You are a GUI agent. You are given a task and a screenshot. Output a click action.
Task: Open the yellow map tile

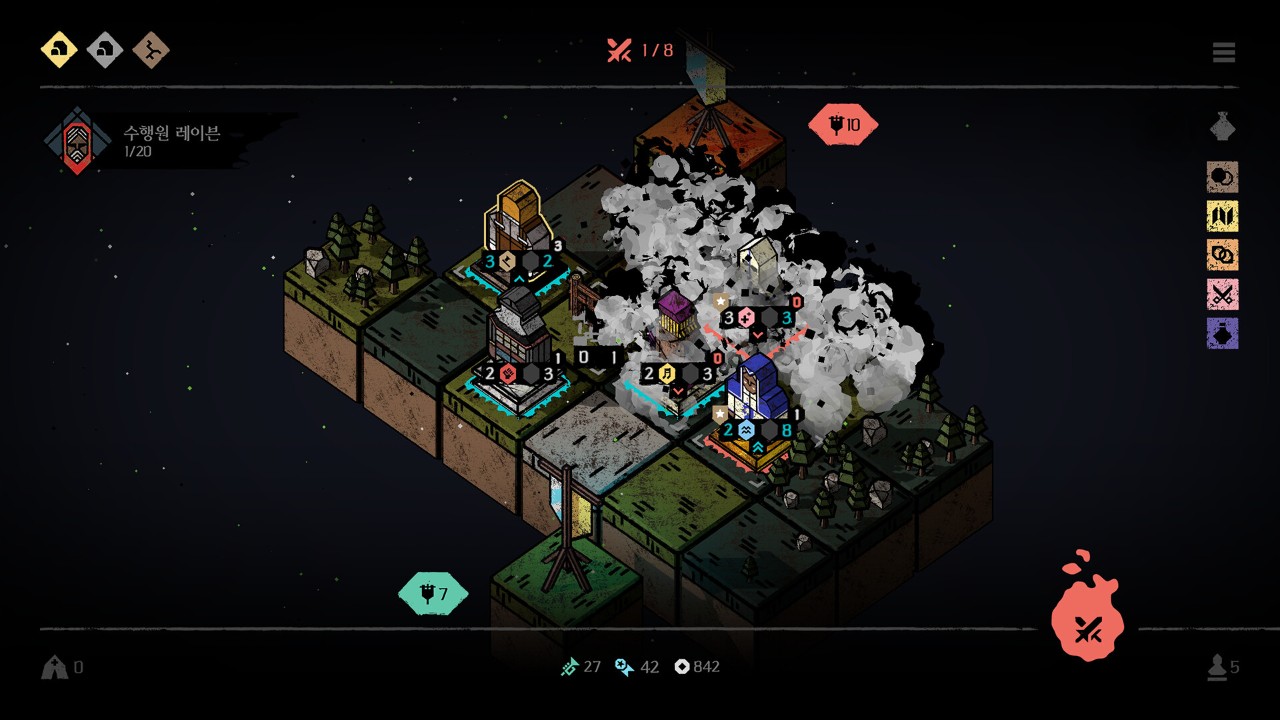click(x=1222, y=216)
